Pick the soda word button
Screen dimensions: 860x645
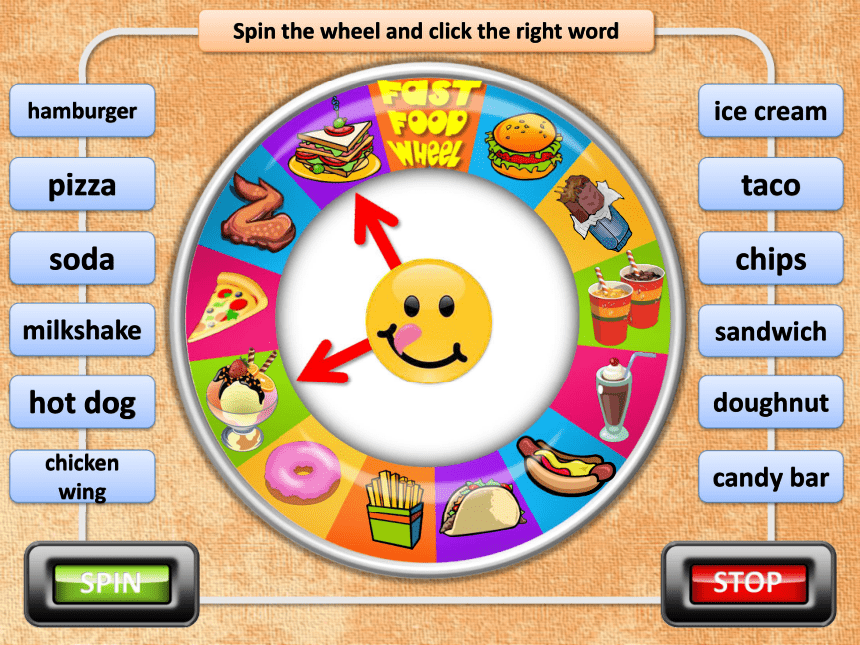(x=83, y=259)
